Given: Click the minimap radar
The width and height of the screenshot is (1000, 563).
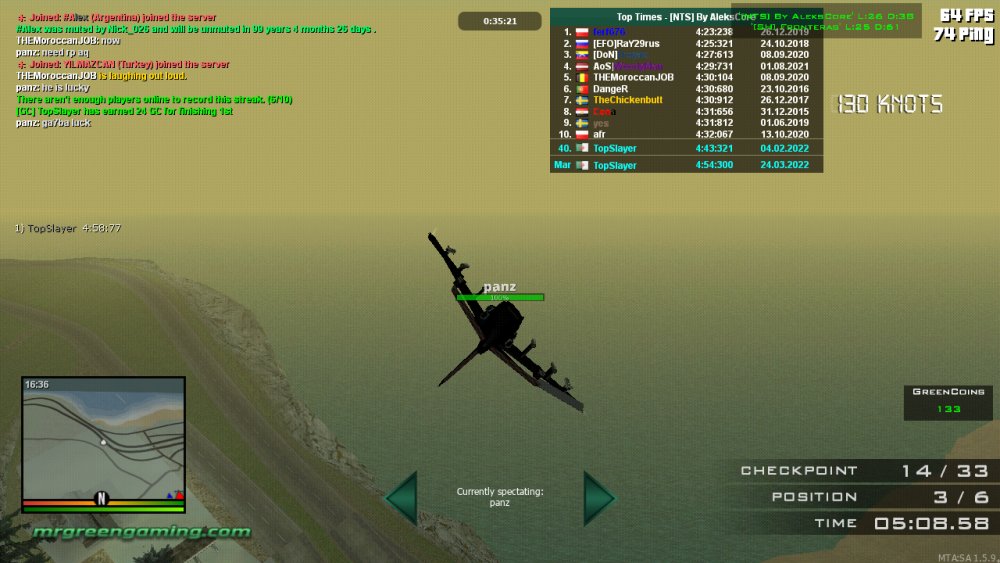Looking at the screenshot, I should (103, 443).
